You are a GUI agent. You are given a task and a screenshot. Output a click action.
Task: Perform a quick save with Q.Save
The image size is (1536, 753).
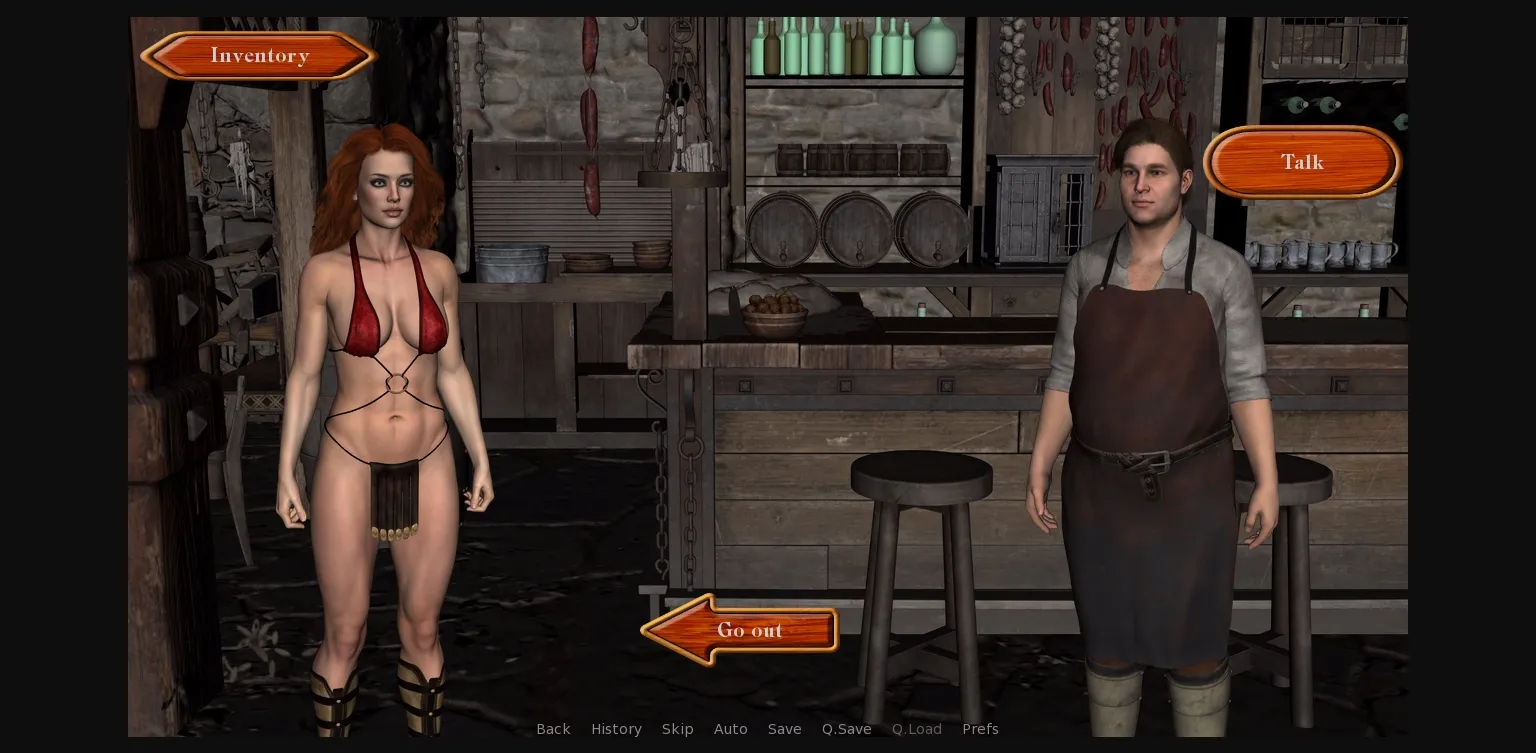pyautogui.click(x=846, y=729)
